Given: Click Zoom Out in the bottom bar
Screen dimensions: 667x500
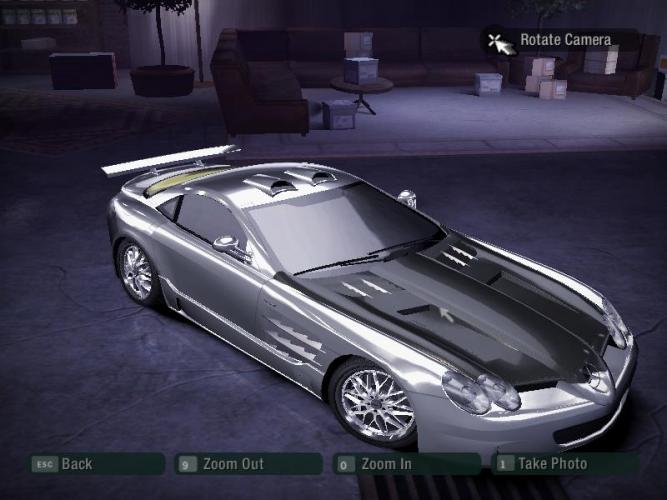Looking at the screenshot, I should [233, 464].
